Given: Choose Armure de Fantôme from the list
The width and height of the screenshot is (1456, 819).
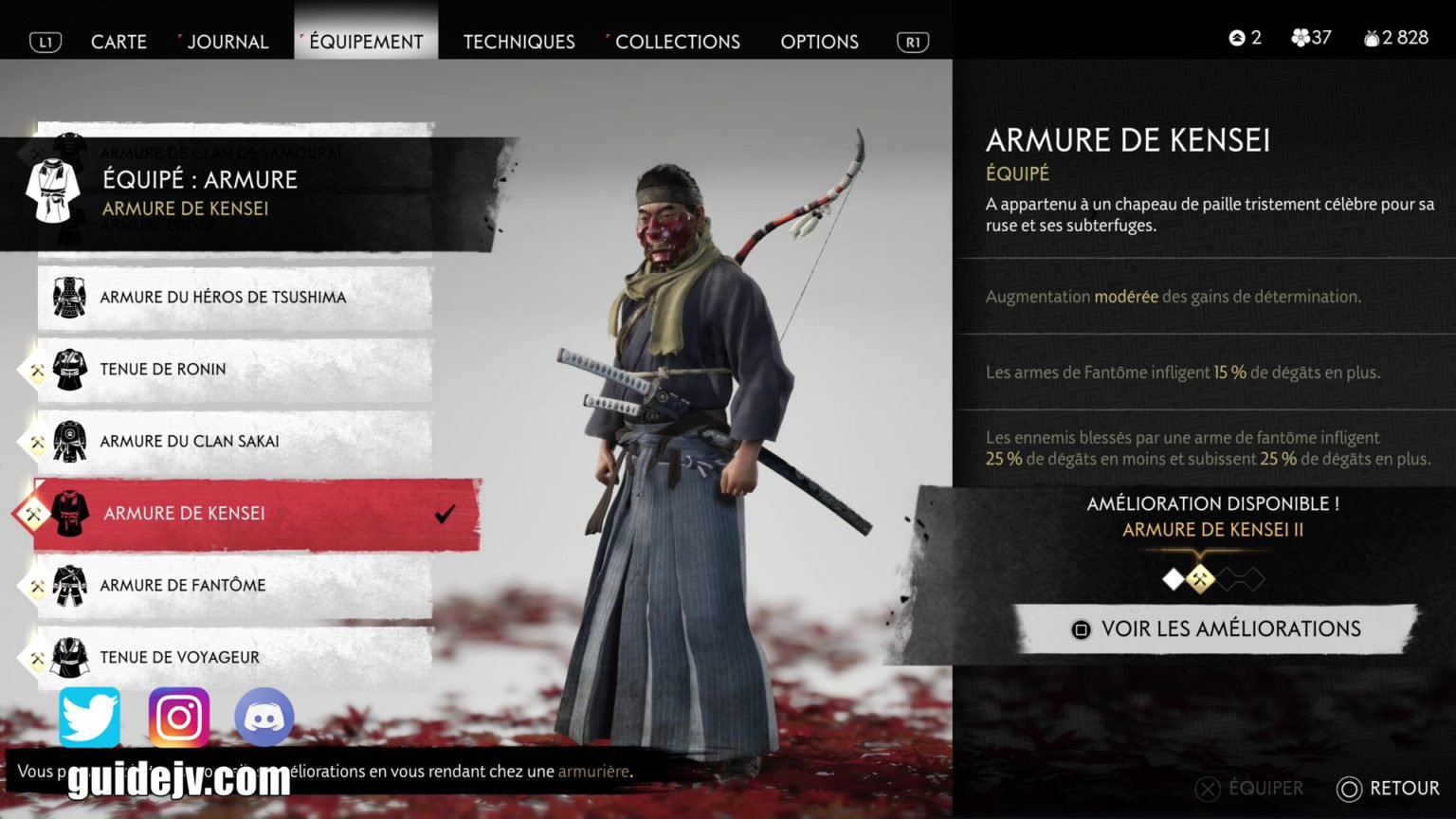Looking at the screenshot, I should tap(183, 586).
